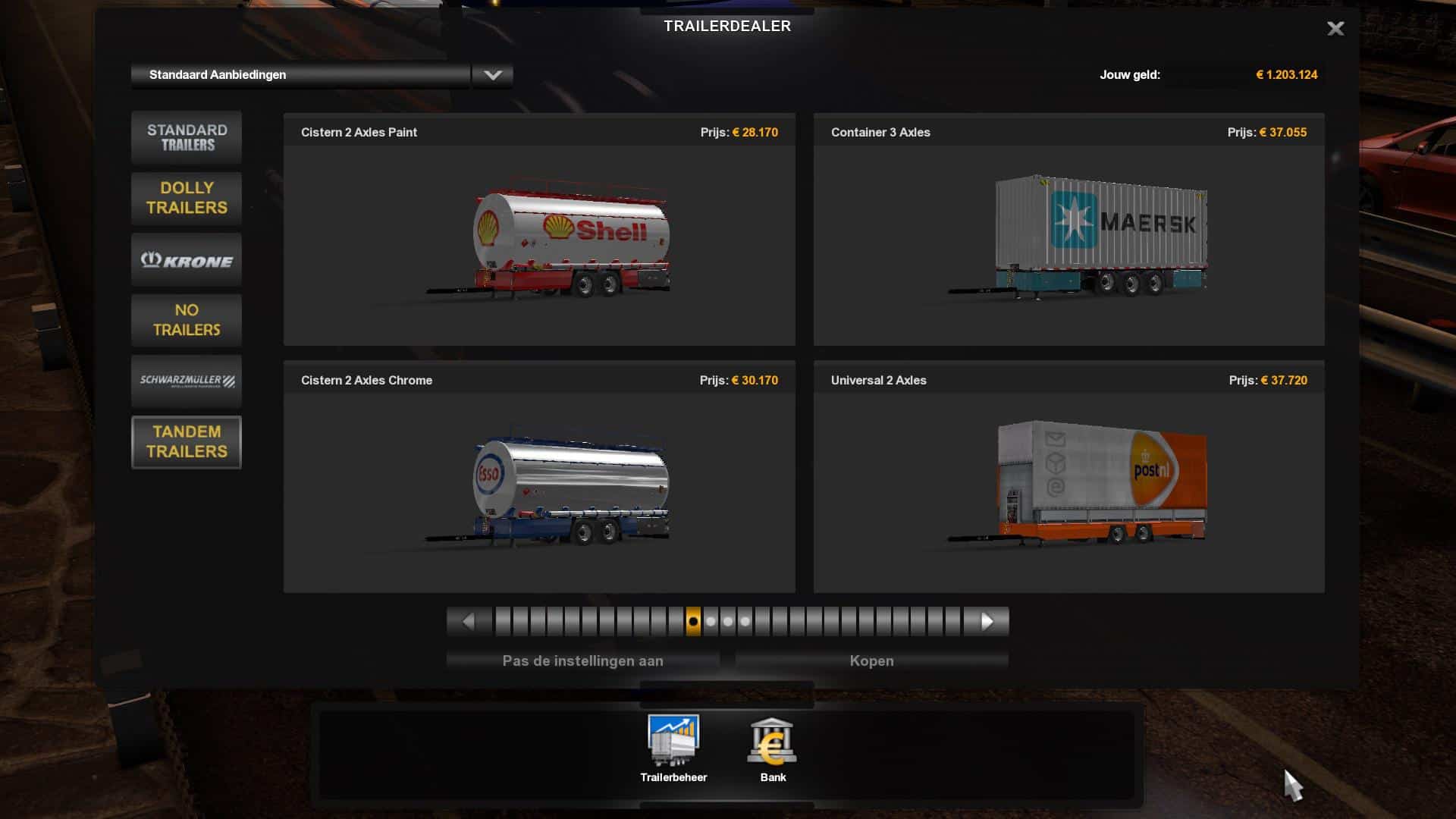
Task: Choose the No Trailers category
Action: click(x=187, y=320)
